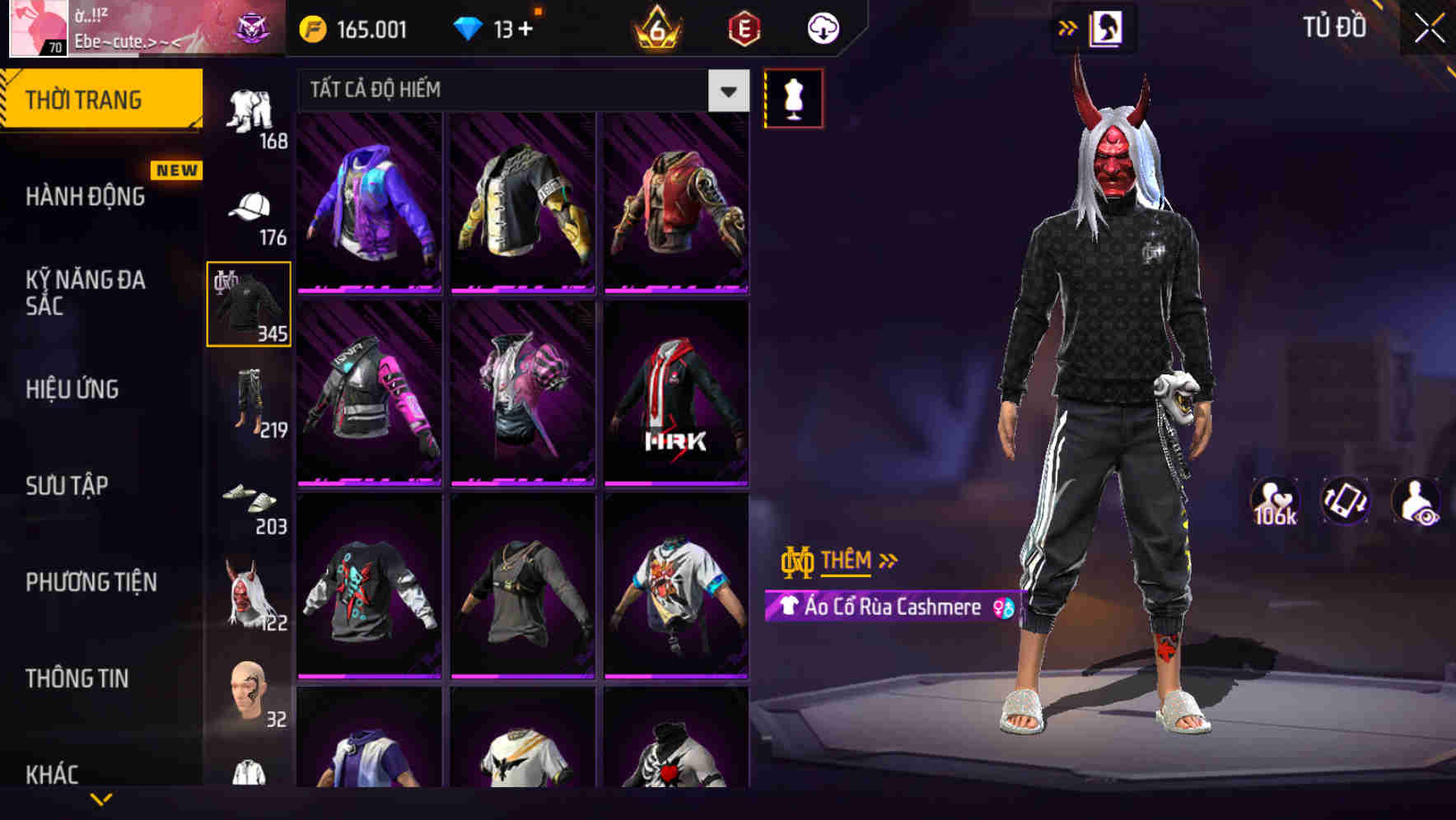Select the HRK hoodie thumbnail
1456x820 pixels.
coord(675,394)
